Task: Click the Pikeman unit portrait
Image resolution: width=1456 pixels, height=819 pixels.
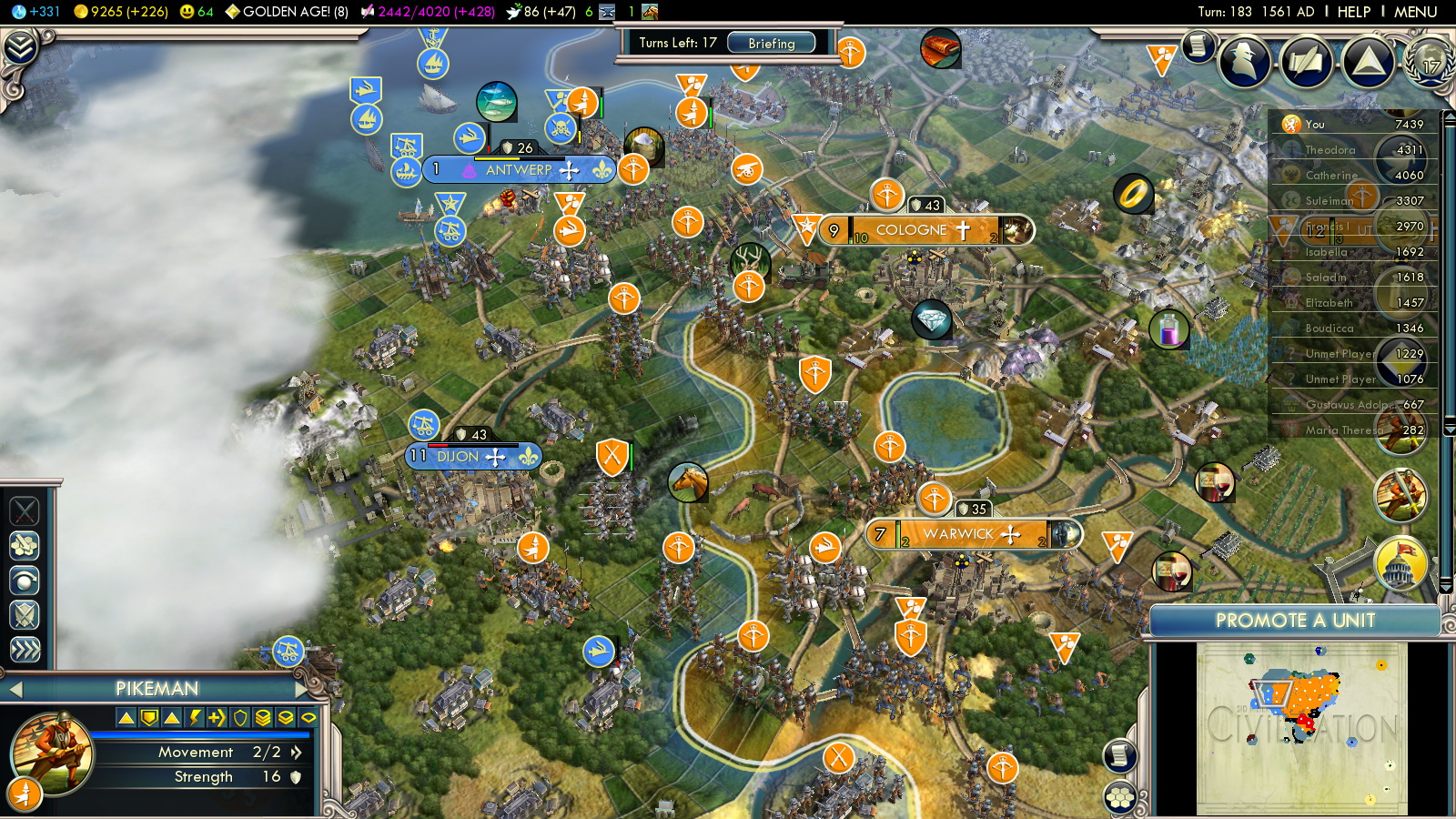Action: [52, 753]
